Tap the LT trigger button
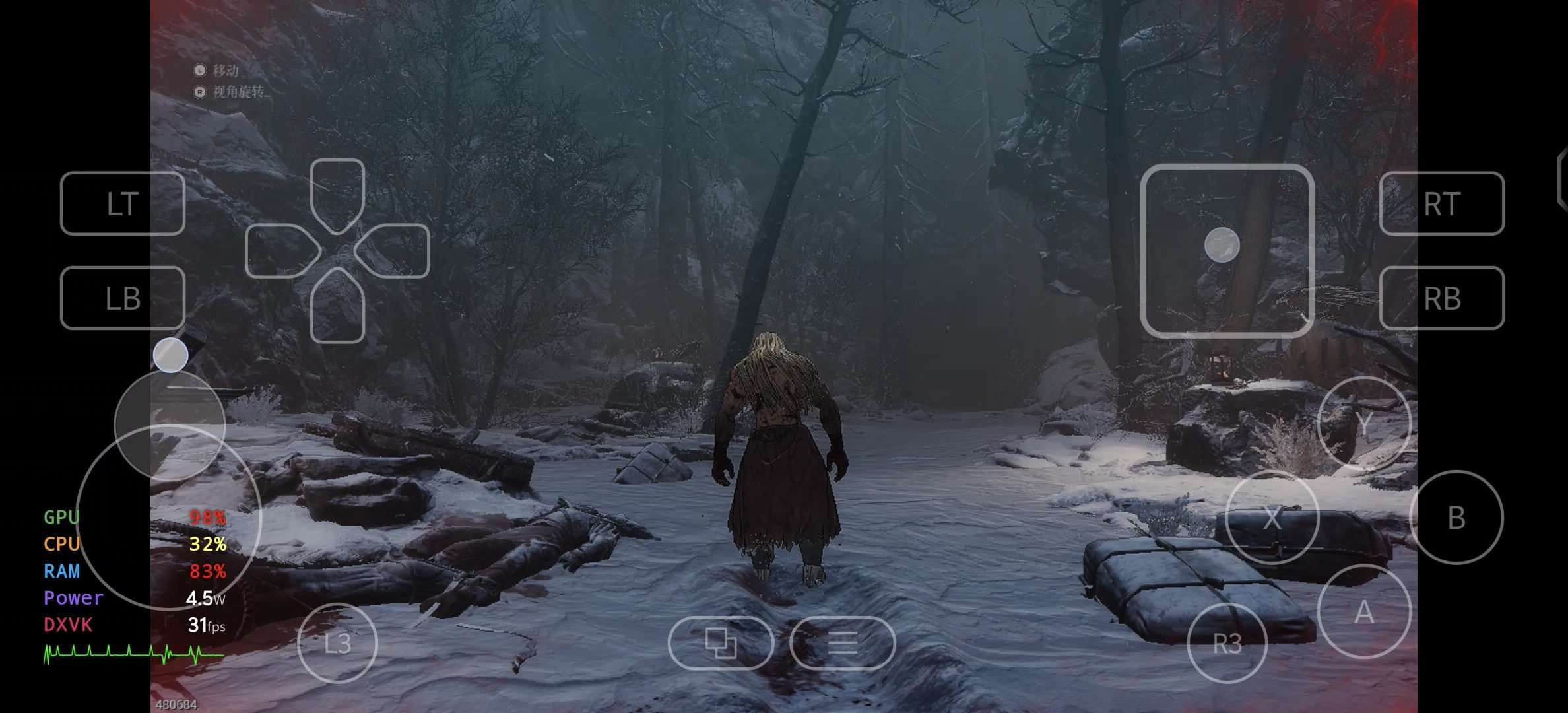Screen dimensions: 1568x713 tap(122, 203)
